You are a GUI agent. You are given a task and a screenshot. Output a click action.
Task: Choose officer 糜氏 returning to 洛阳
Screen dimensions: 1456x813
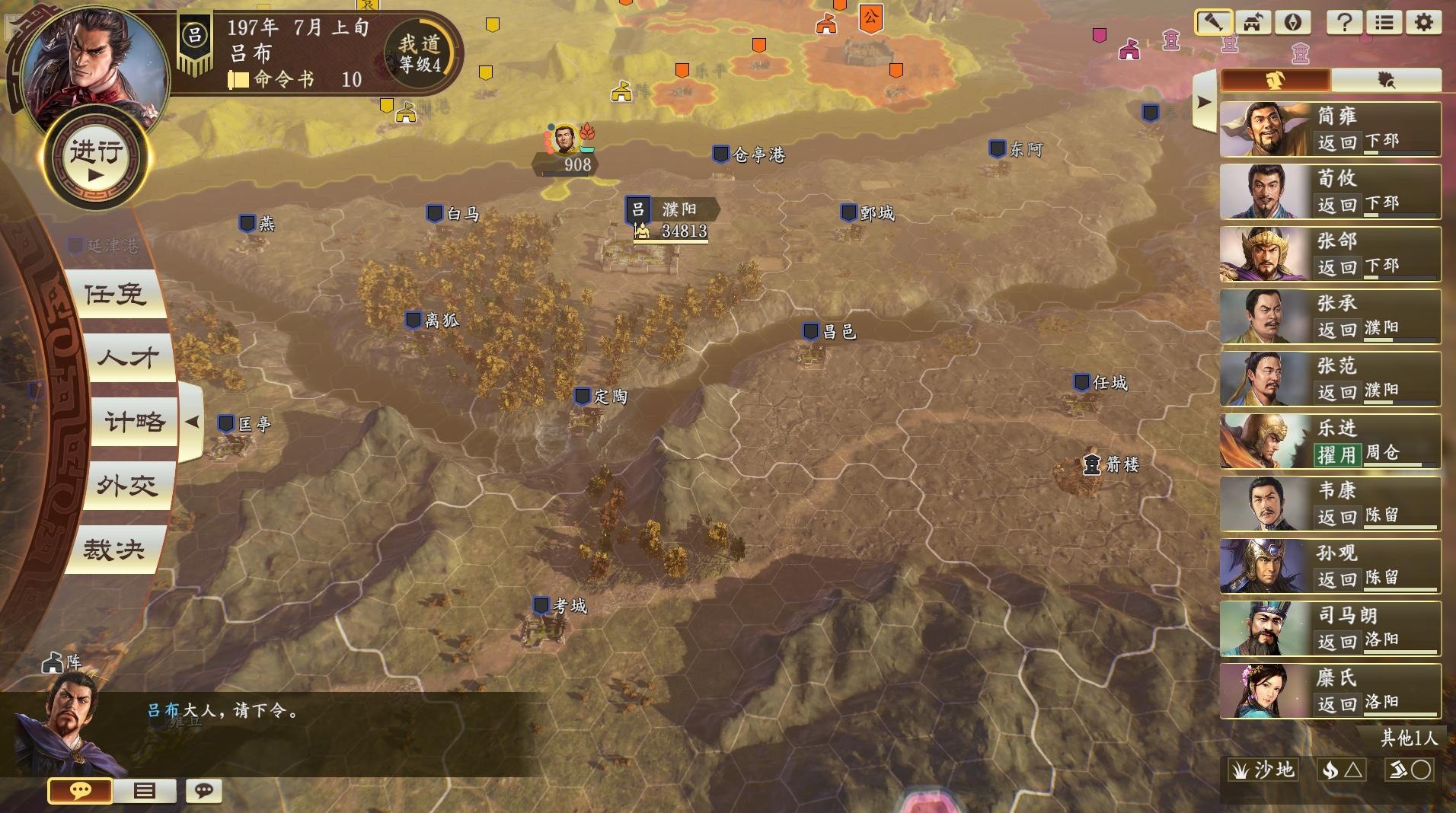[x=1330, y=691]
